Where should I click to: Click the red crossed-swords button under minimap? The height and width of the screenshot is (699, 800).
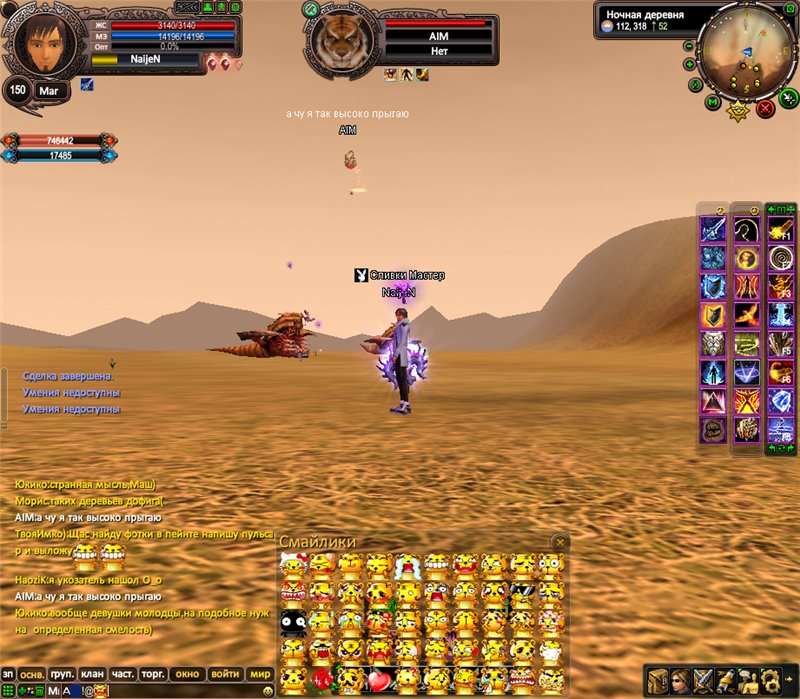point(765,107)
